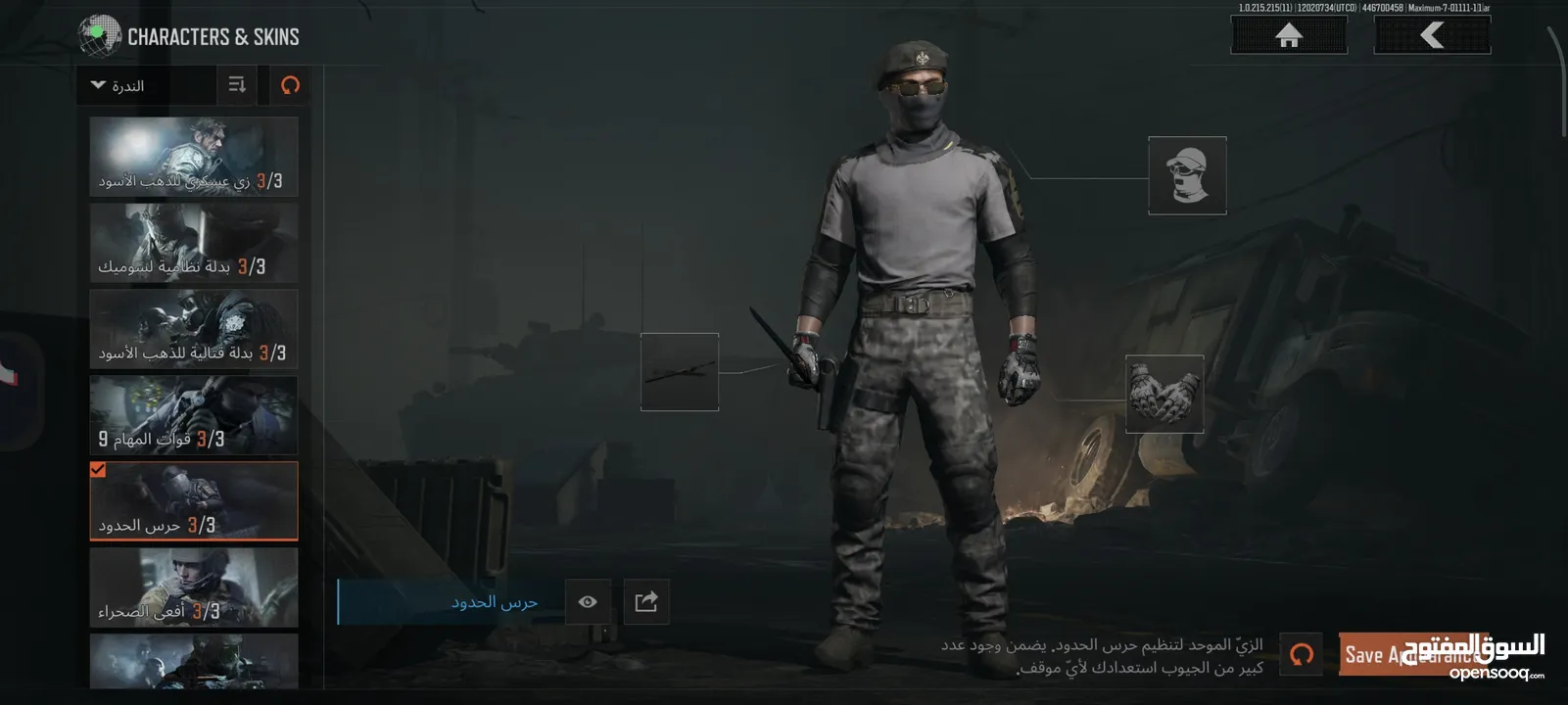Image resolution: width=1568 pixels, height=705 pixels.
Task: Reset the skin list filter
Action: (x=290, y=85)
